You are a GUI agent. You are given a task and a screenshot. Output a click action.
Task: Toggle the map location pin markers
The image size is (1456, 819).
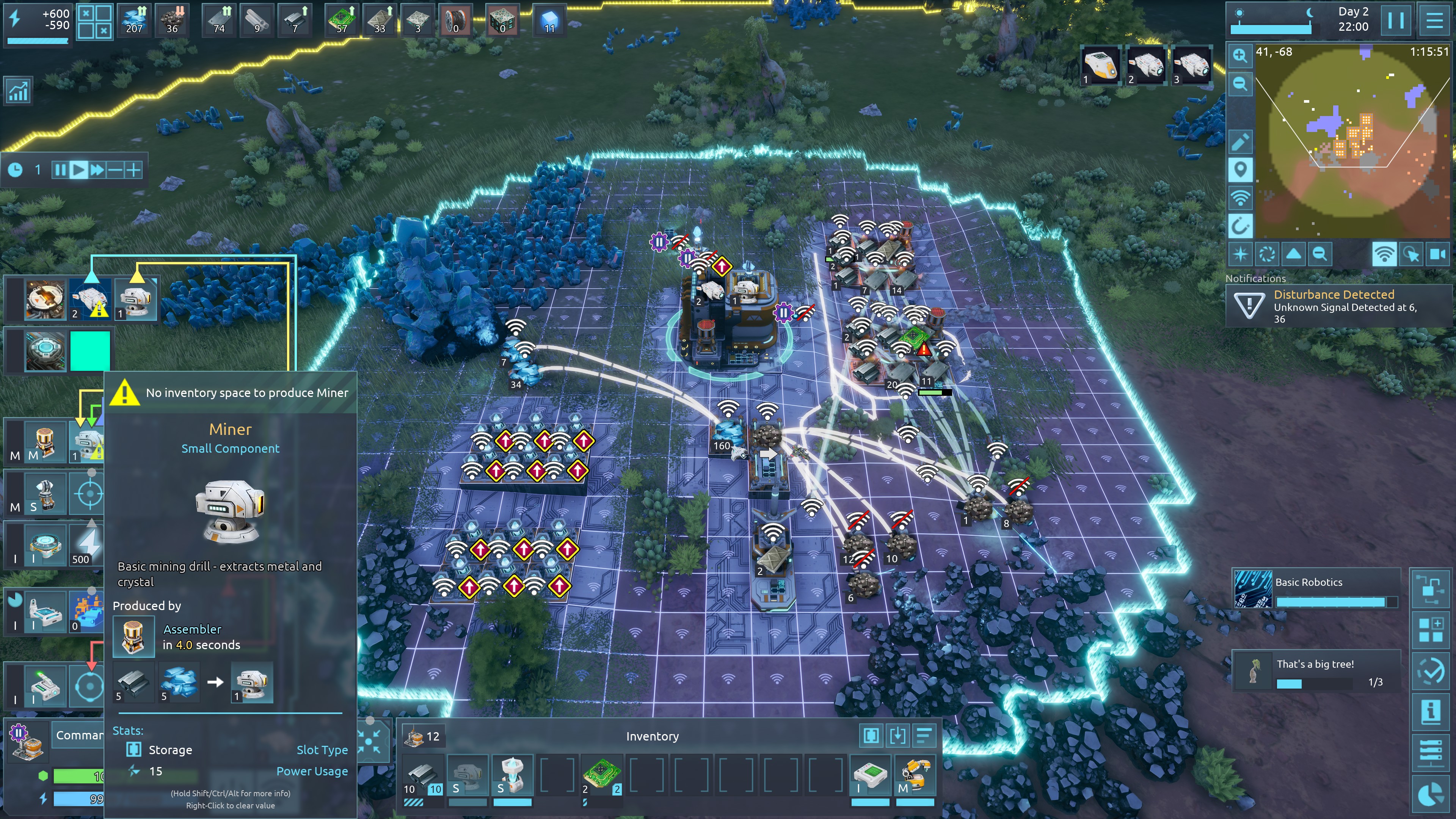(1240, 169)
